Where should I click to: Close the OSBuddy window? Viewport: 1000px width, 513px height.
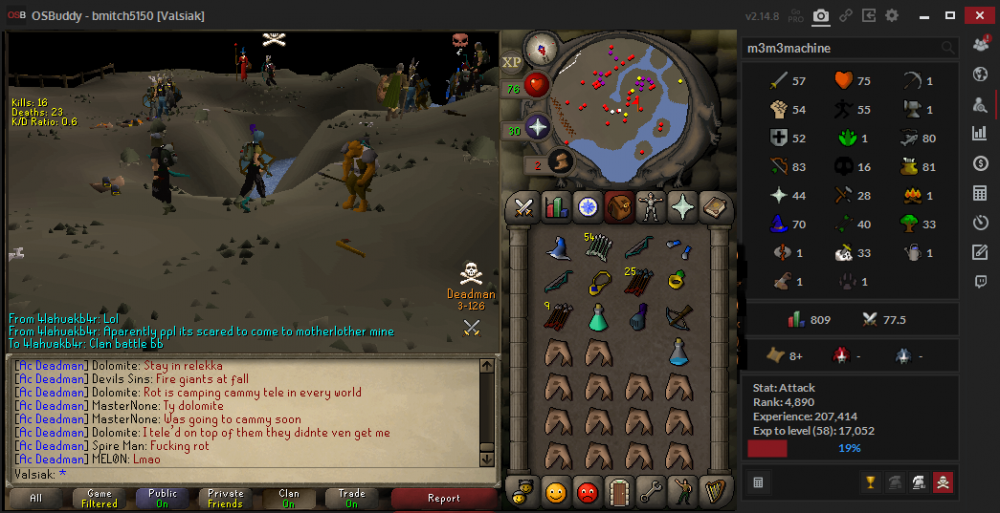(978, 15)
